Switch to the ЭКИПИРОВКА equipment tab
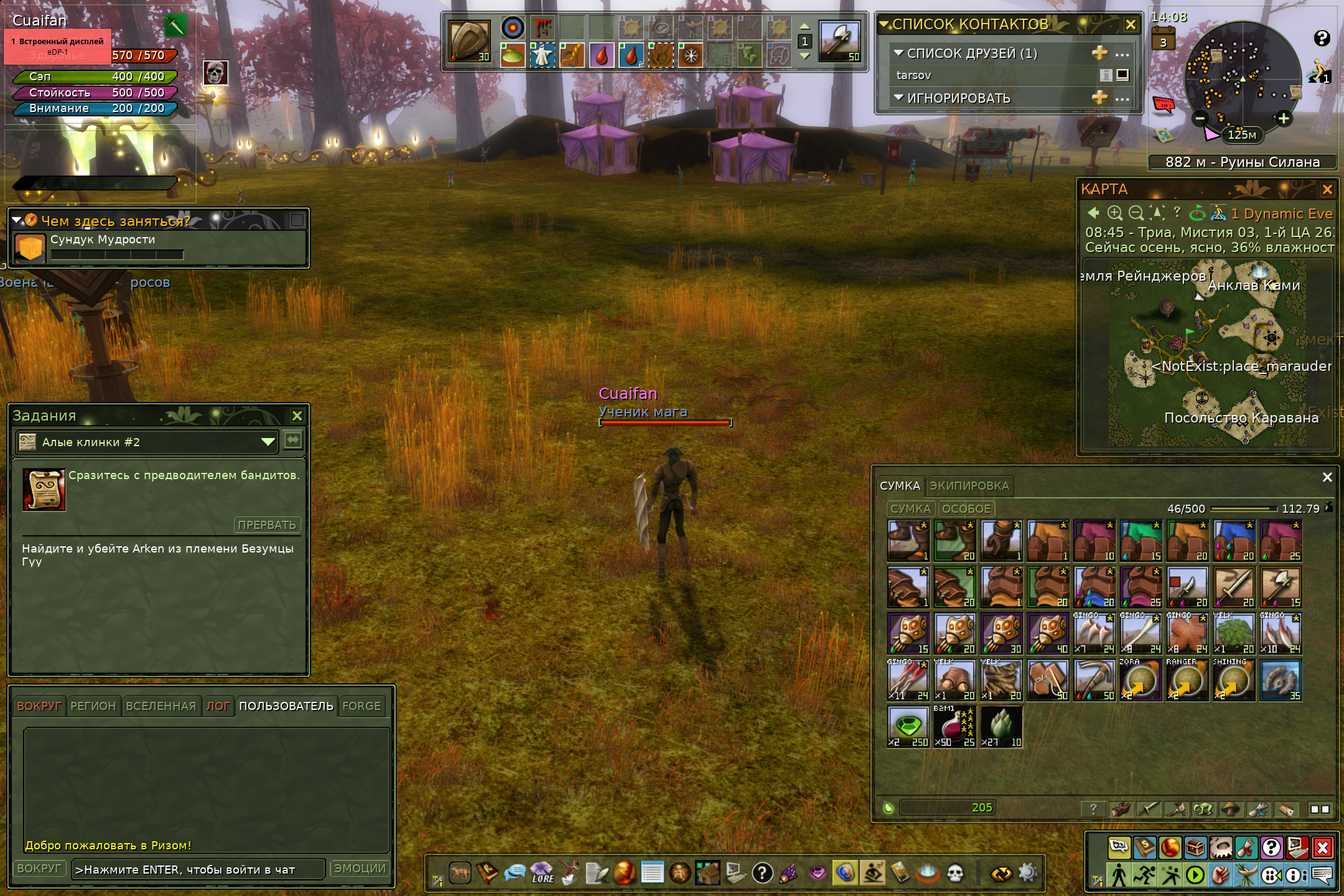 [x=969, y=486]
